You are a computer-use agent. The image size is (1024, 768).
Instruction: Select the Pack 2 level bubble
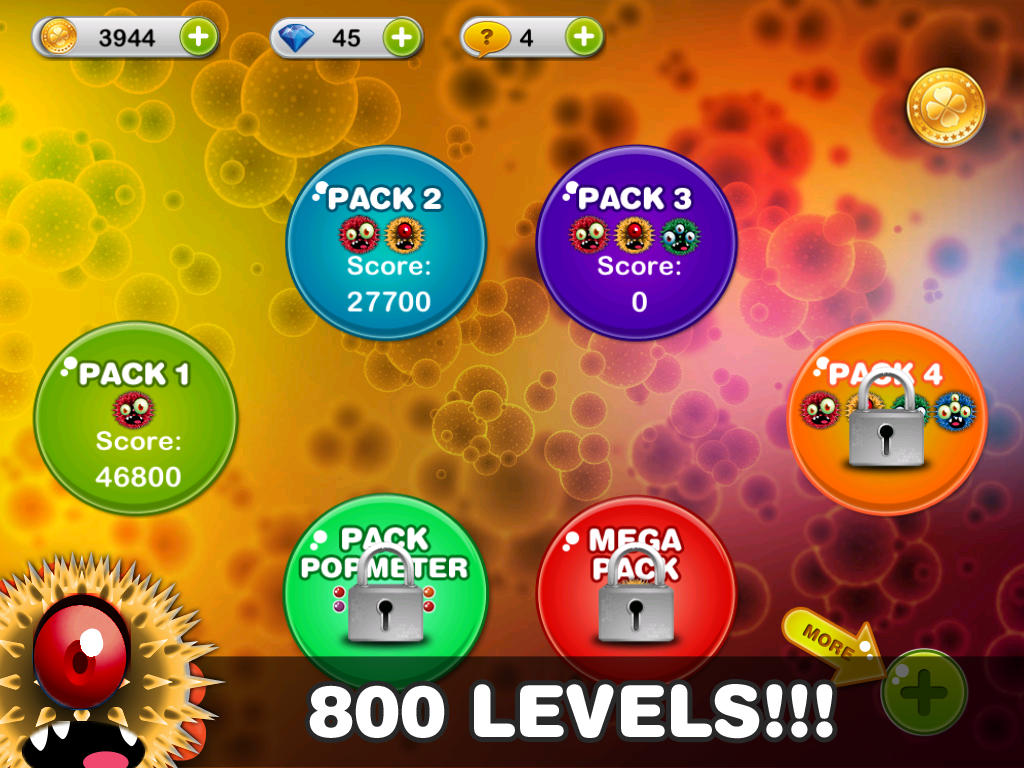click(386, 243)
